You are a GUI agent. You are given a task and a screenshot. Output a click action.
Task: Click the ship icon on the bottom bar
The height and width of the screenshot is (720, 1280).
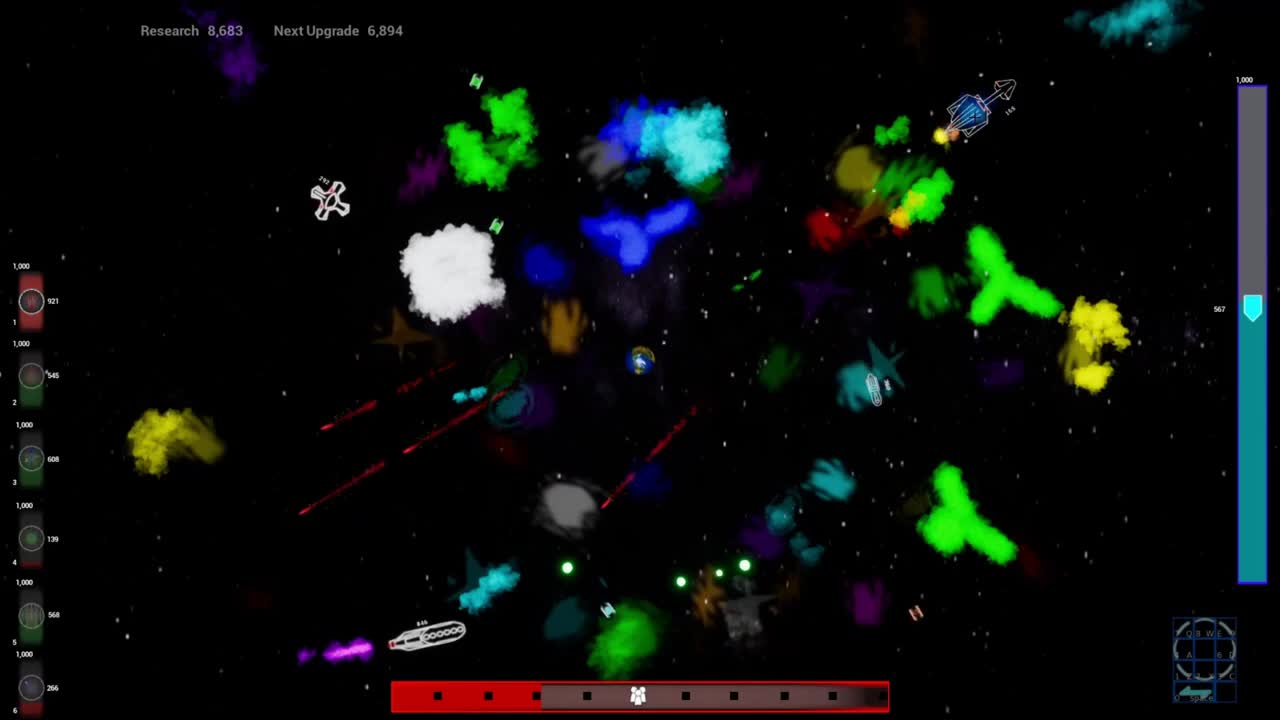[640, 694]
